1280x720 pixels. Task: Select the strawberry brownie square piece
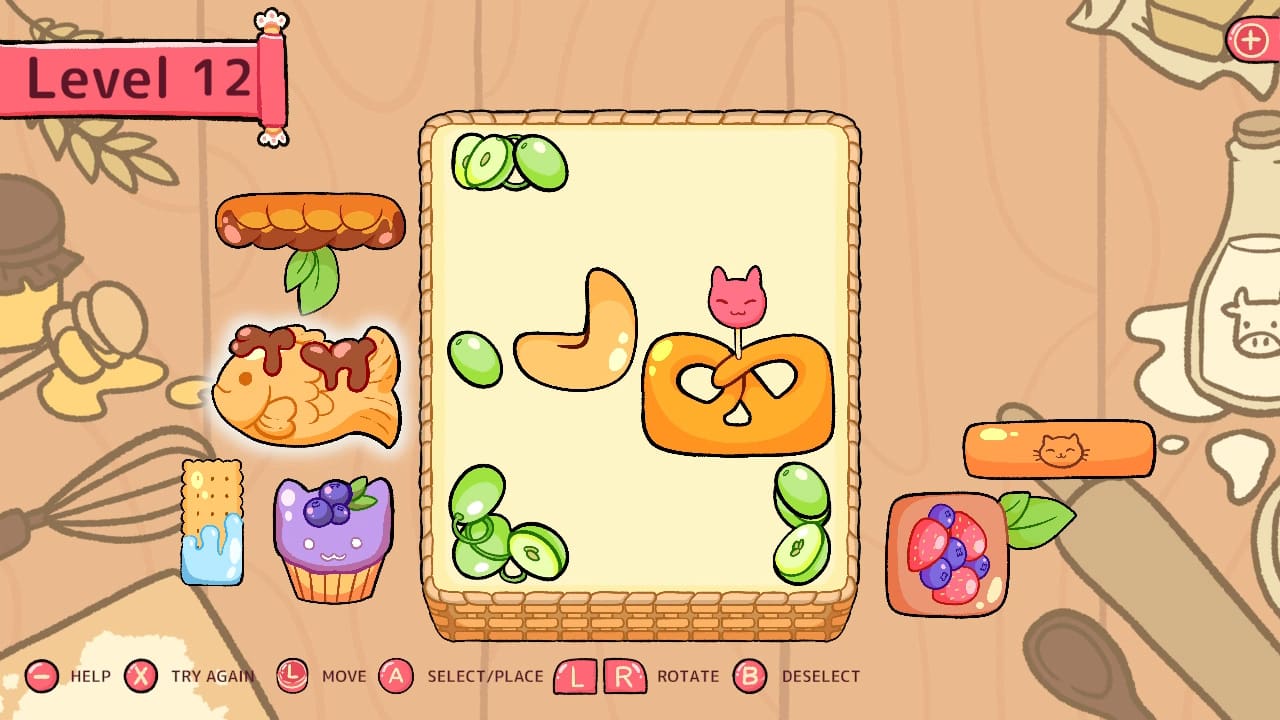[945, 550]
